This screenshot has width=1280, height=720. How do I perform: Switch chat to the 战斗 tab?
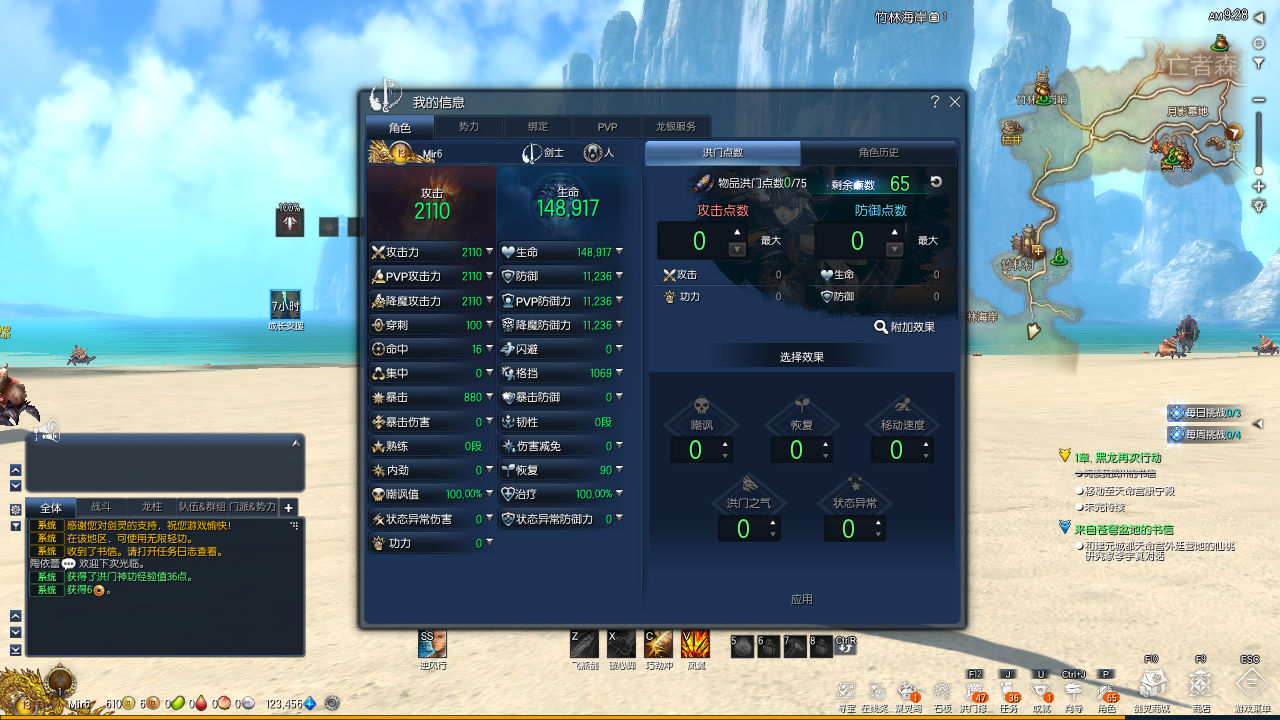coord(101,507)
